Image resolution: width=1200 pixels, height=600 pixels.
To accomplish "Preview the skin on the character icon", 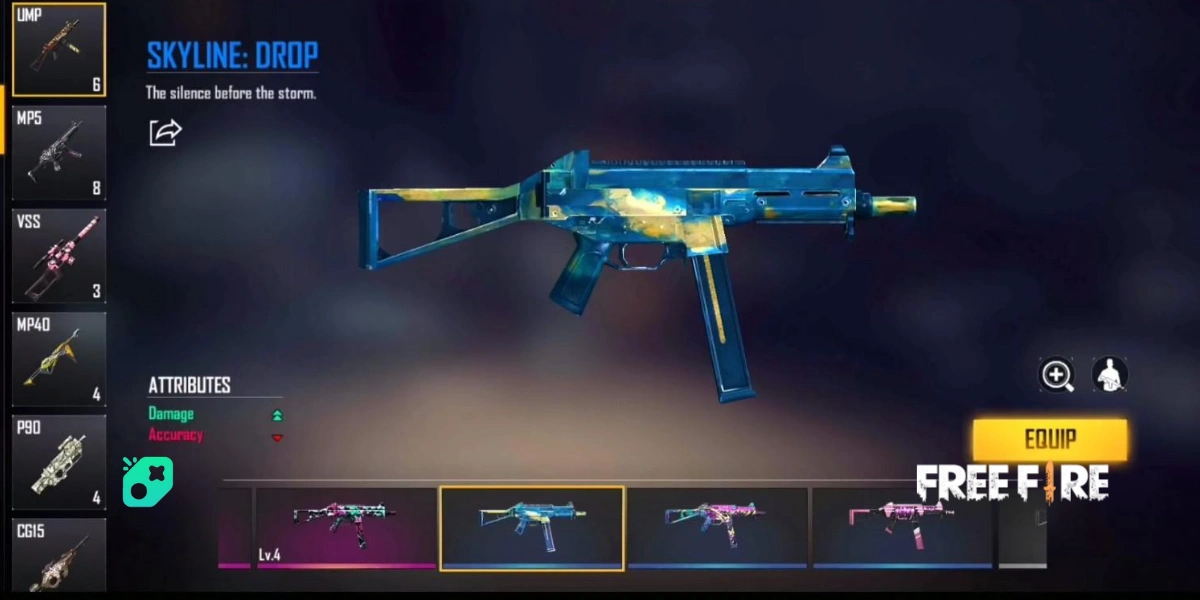I will coord(1109,375).
